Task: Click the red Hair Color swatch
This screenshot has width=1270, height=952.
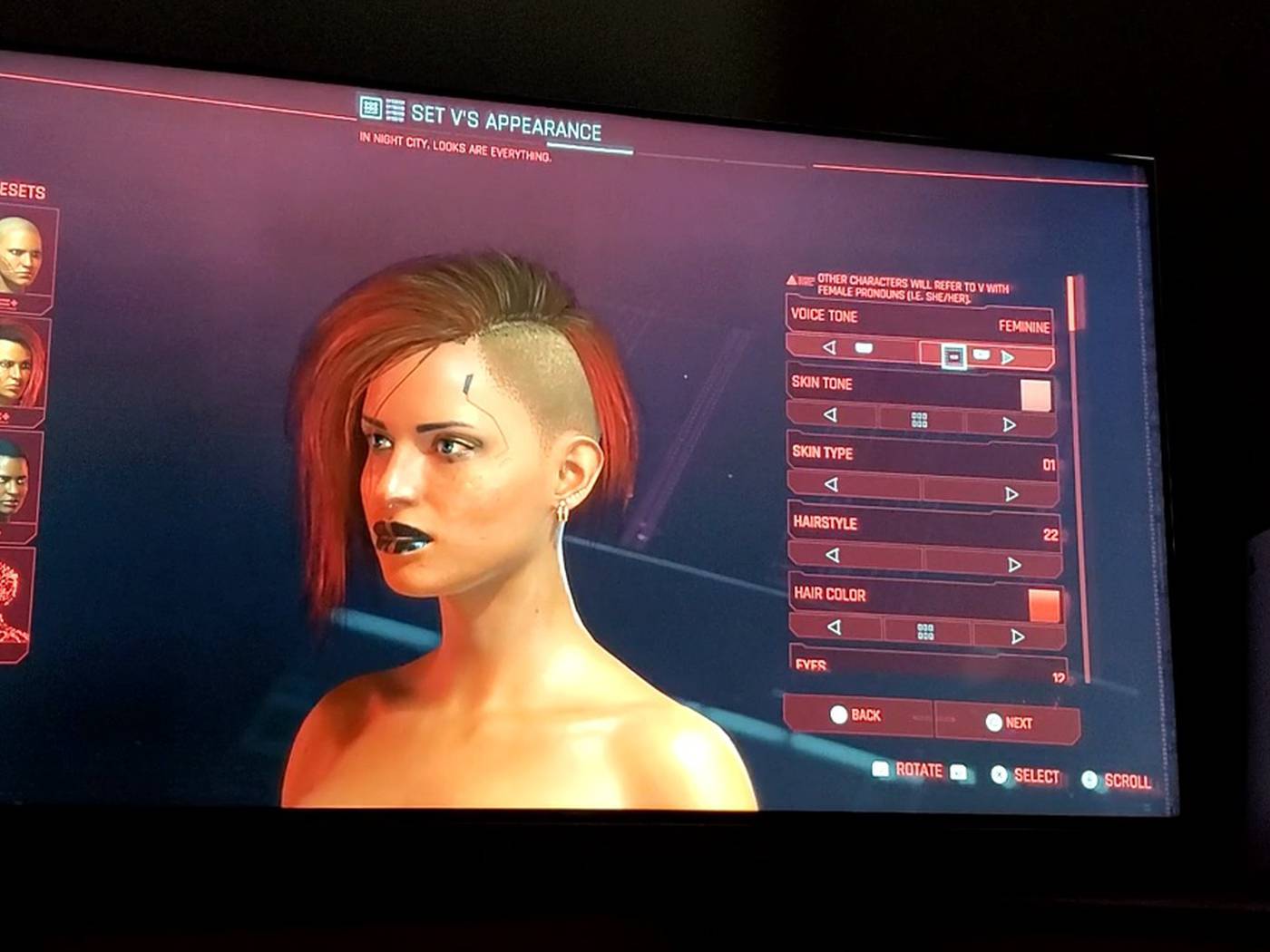Action: 1043,605
